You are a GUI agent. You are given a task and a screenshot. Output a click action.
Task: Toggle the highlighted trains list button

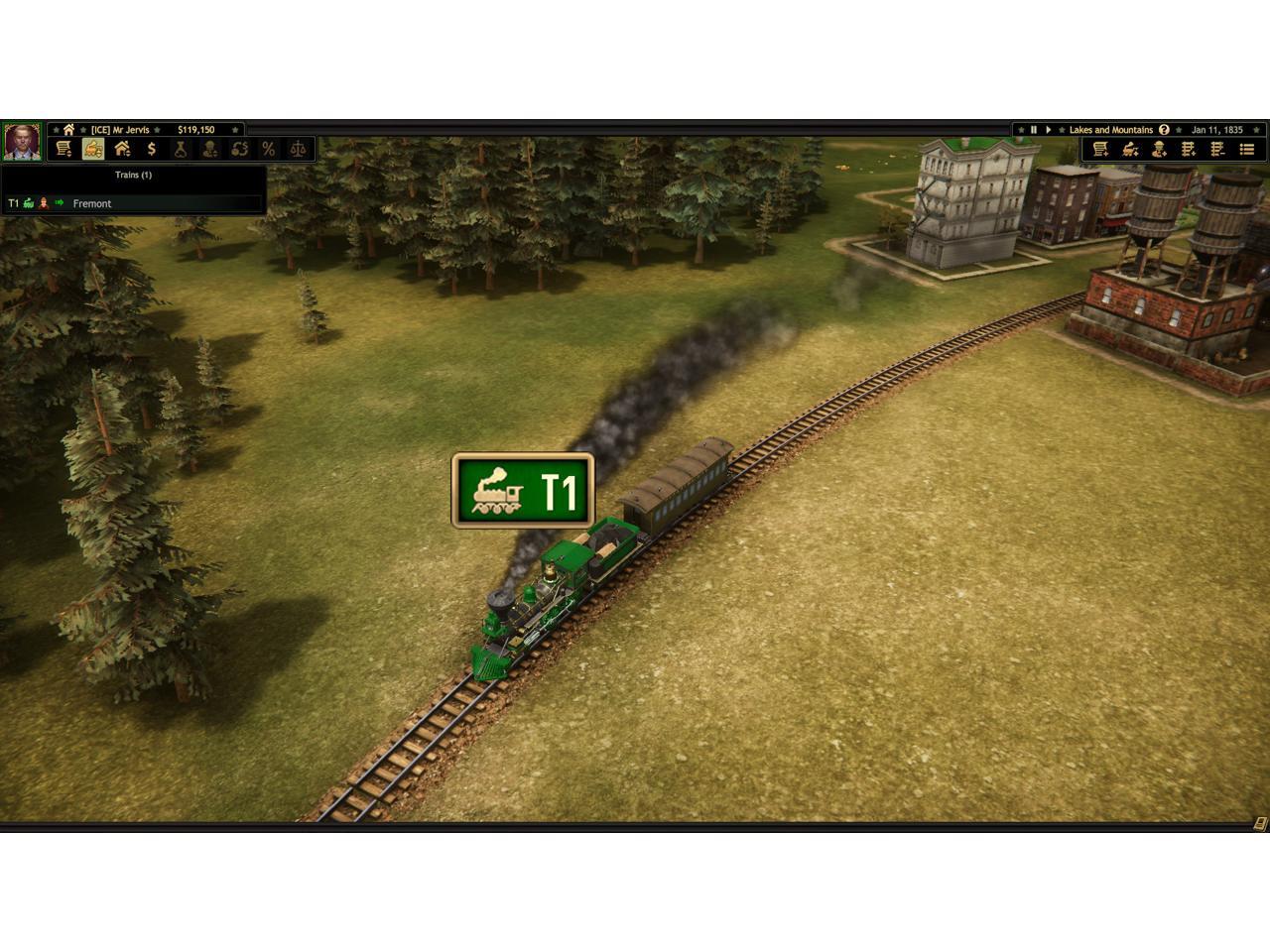tap(93, 149)
